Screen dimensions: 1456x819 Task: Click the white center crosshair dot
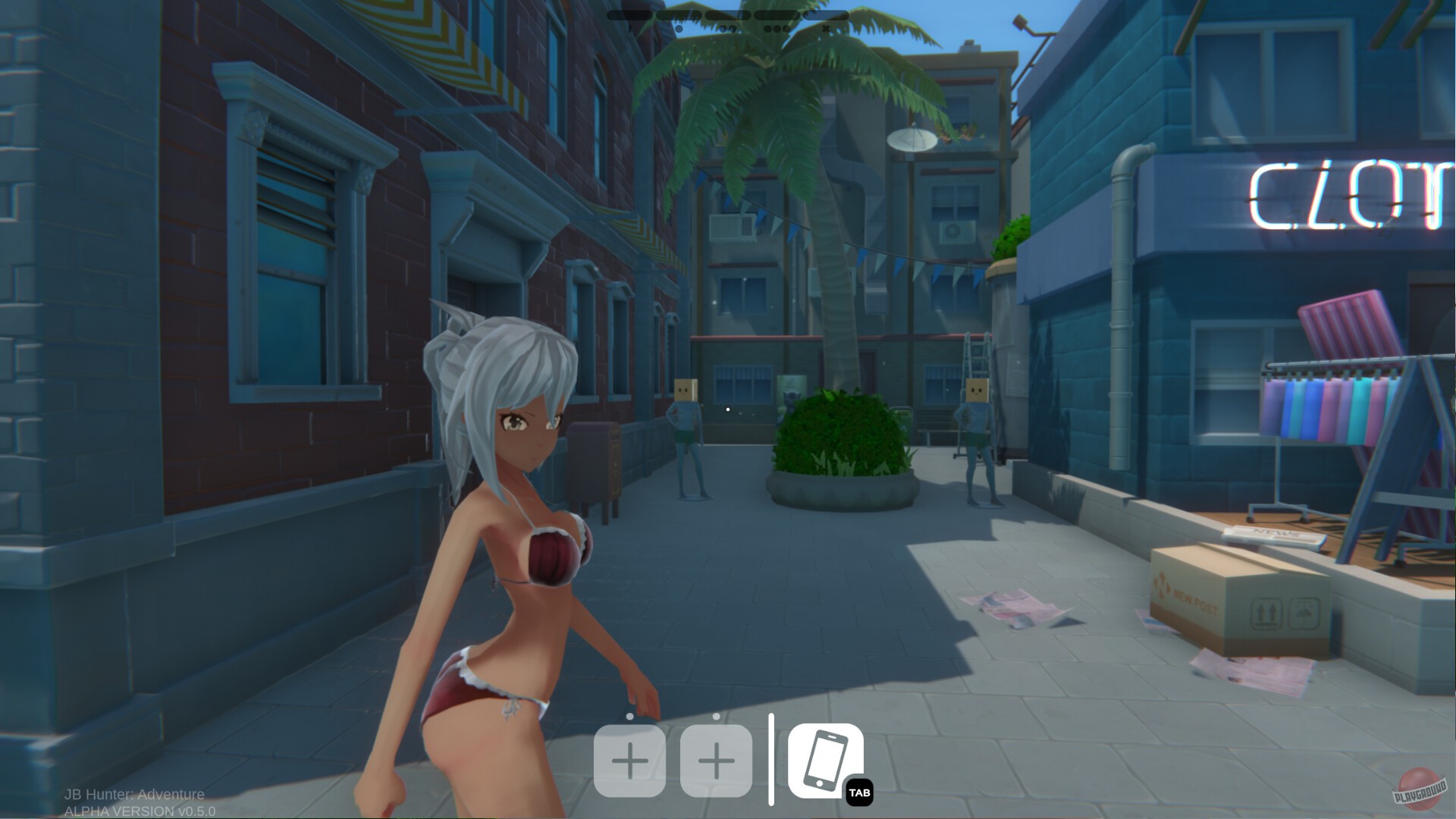(x=728, y=409)
